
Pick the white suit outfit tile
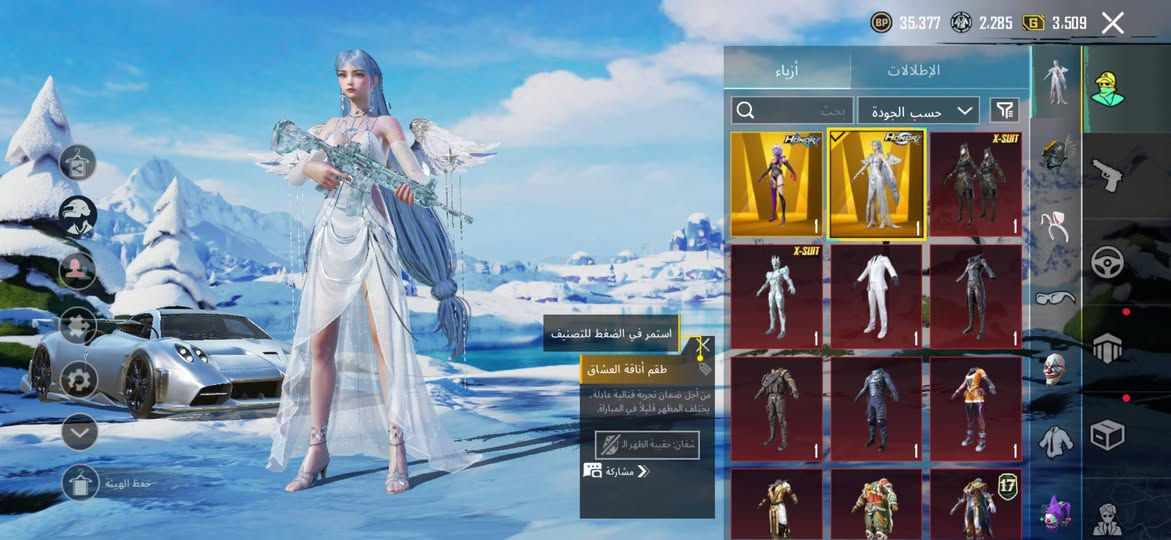click(876, 297)
